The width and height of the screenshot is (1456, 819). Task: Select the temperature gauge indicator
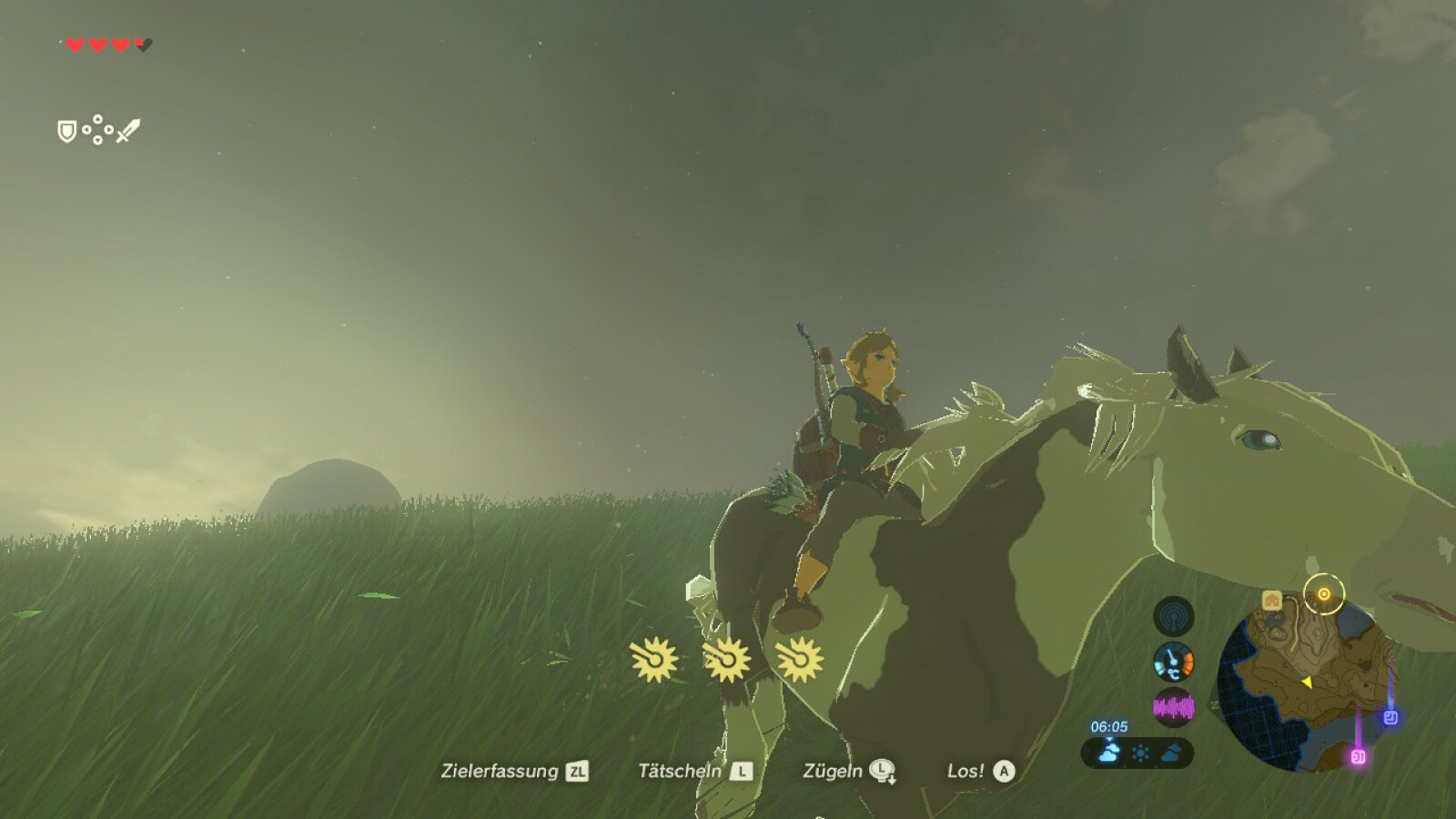click(1173, 662)
